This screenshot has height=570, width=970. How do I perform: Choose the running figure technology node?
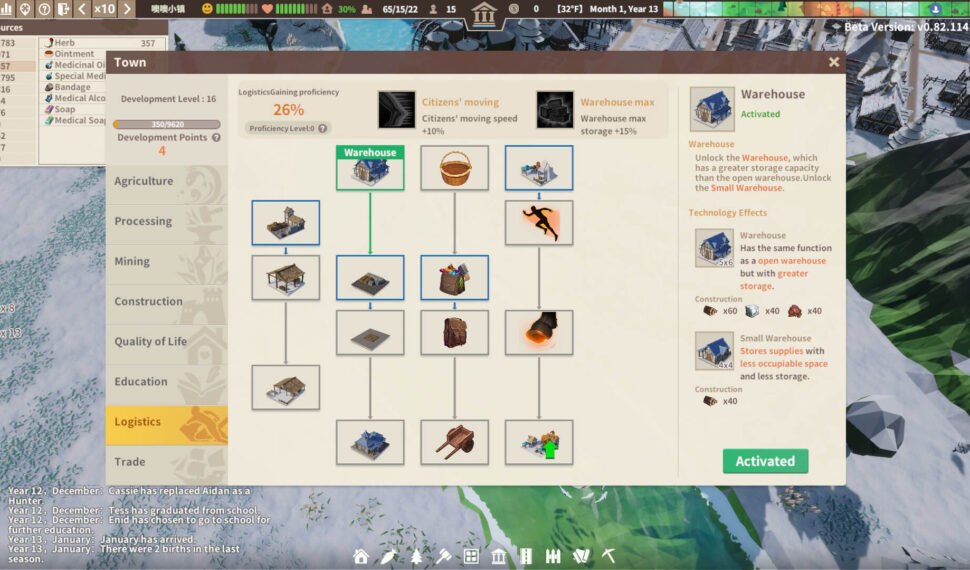(539, 223)
